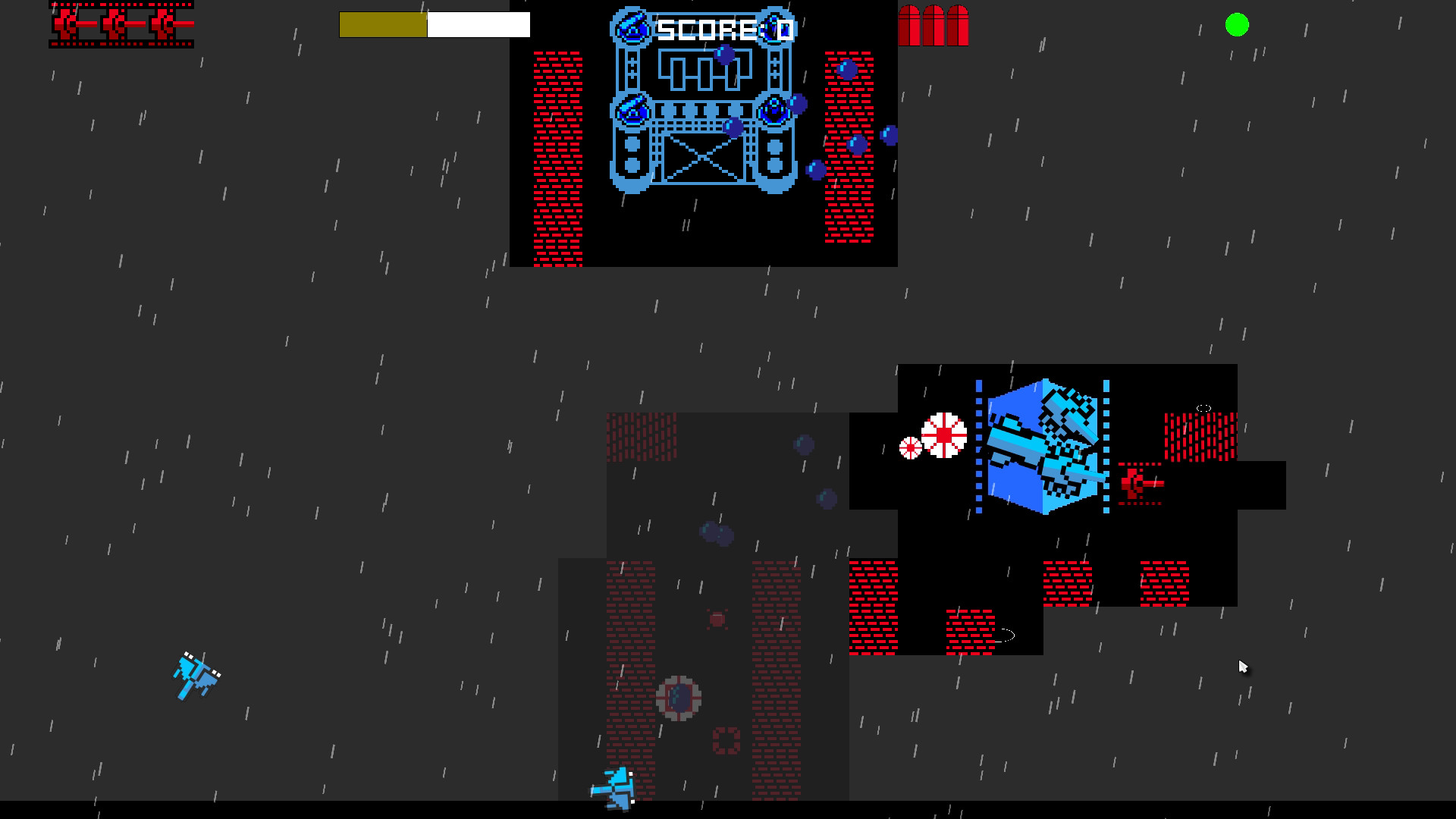
Task: Select the red skull pickup near the bricks
Action: coord(715,620)
